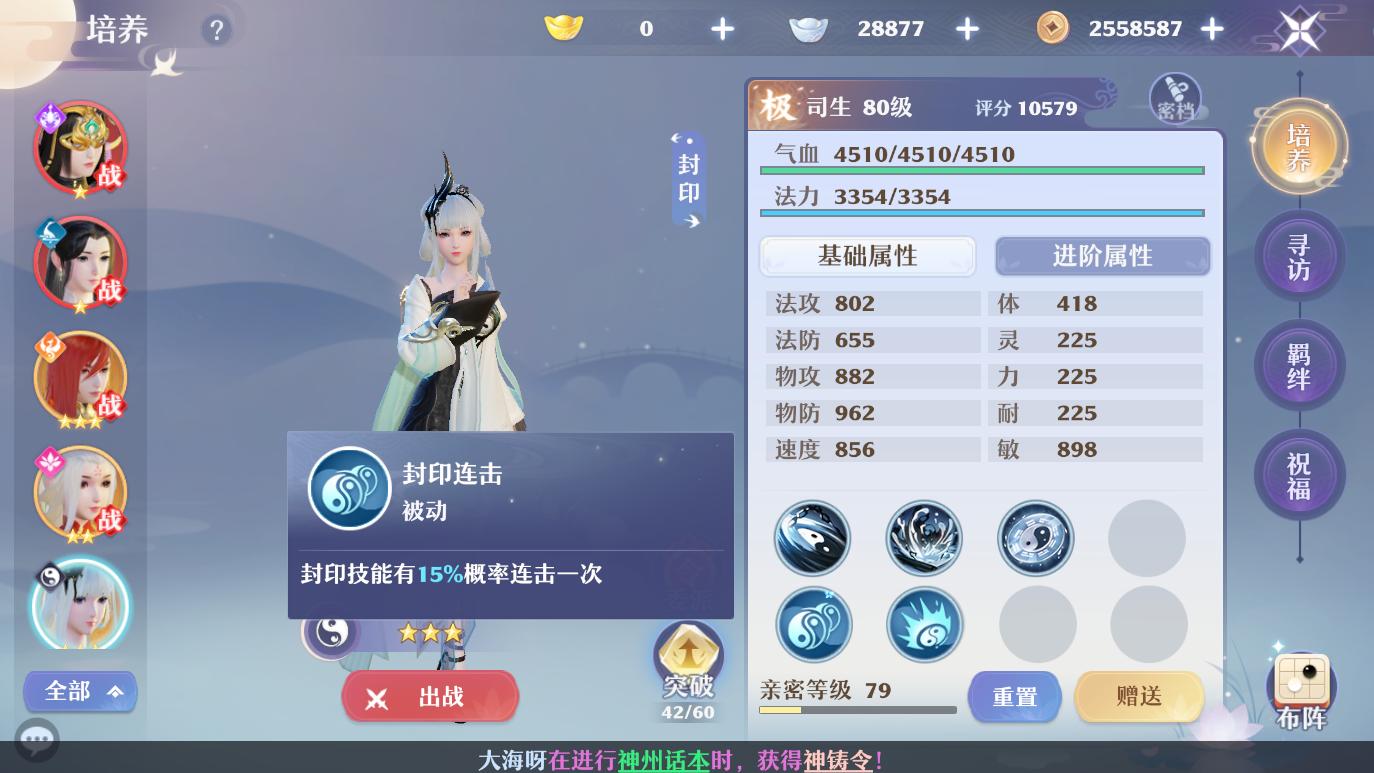Switch to the 进阶属性 tab
This screenshot has height=773, width=1374.
tap(1102, 256)
